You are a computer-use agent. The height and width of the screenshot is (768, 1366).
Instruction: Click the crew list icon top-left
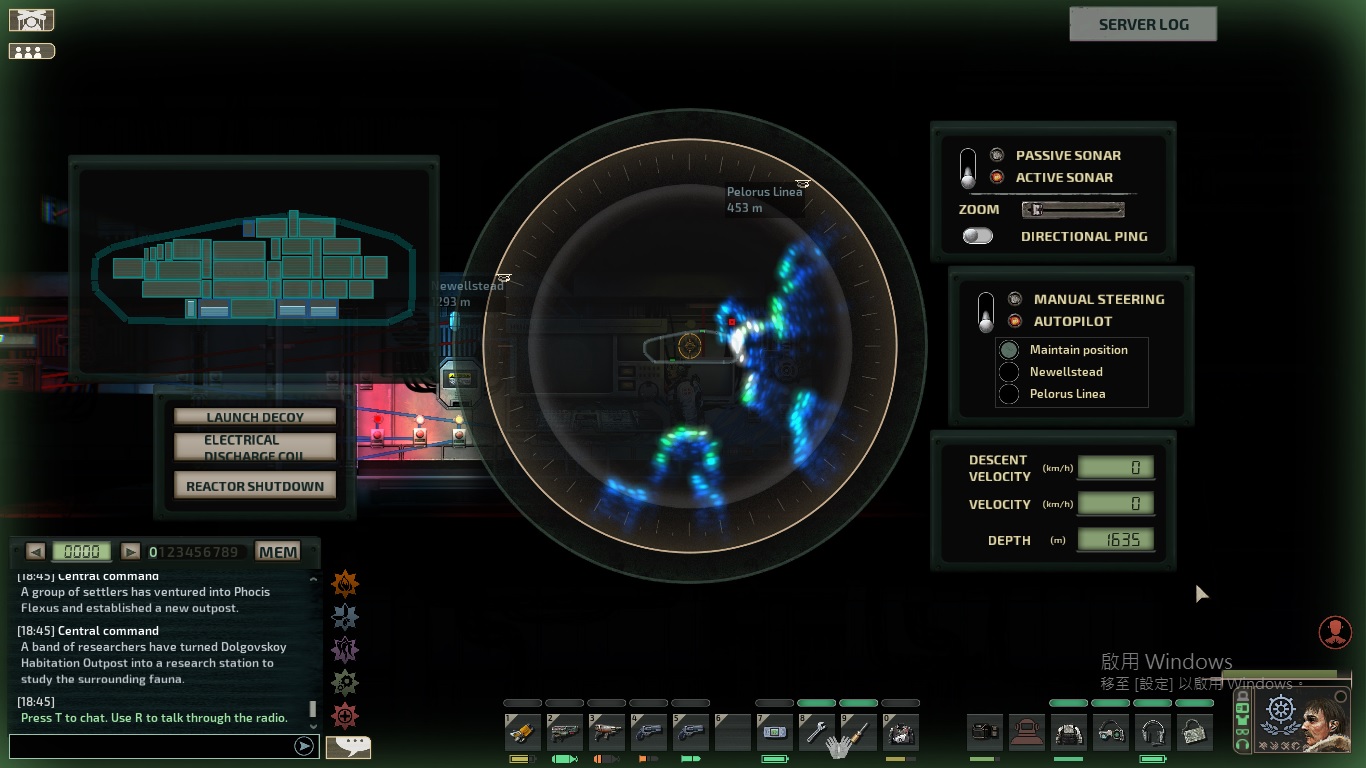pos(31,50)
